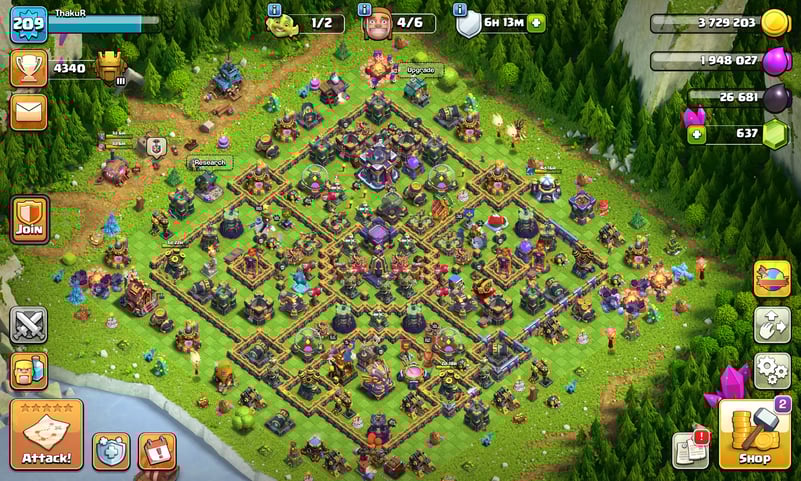This screenshot has width=801, height=481.
Task: Open player profile from level 209 badge
Action: [28, 23]
